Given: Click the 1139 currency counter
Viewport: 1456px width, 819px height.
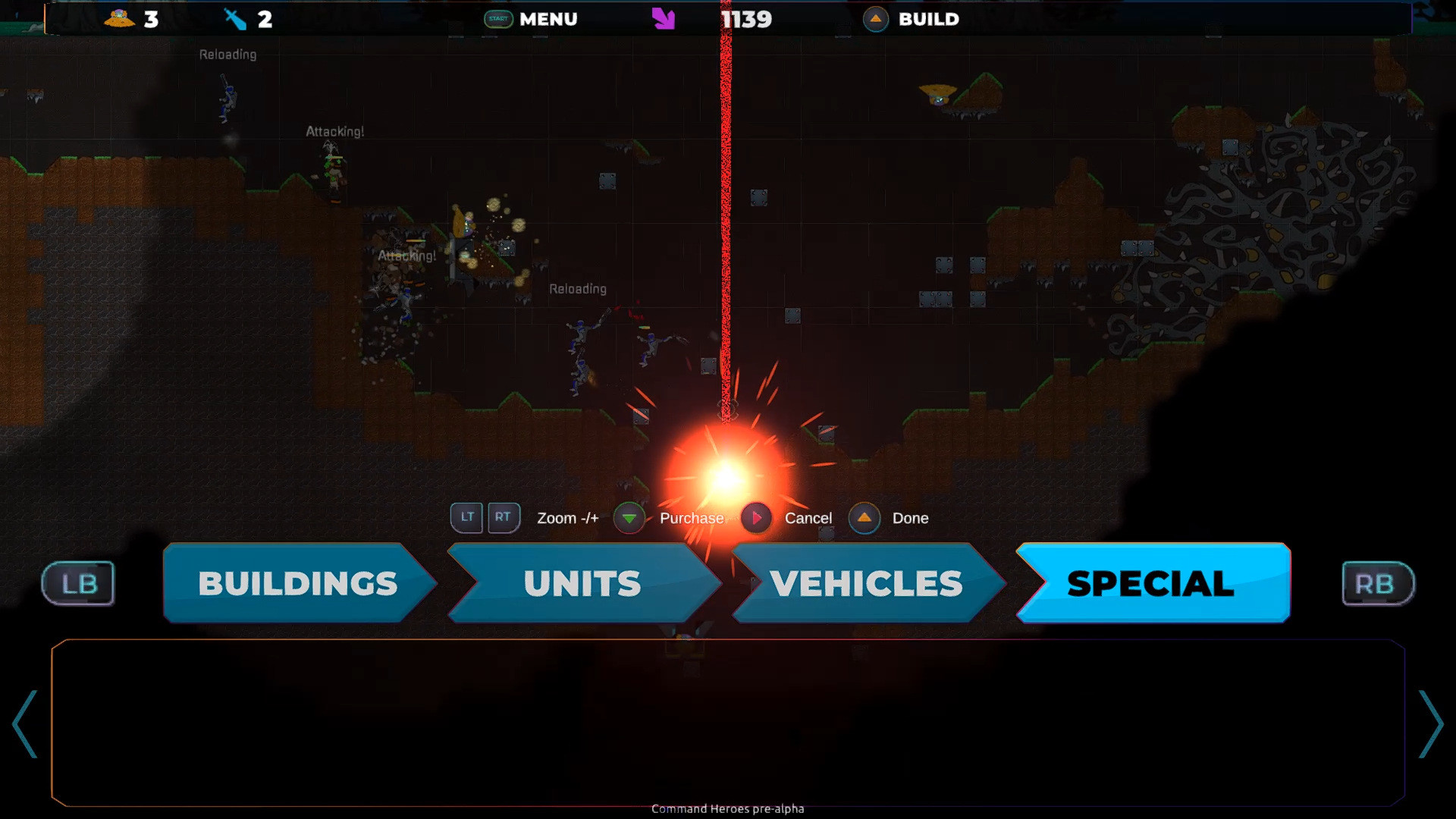Looking at the screenshot, I should (x=746, y=19).
